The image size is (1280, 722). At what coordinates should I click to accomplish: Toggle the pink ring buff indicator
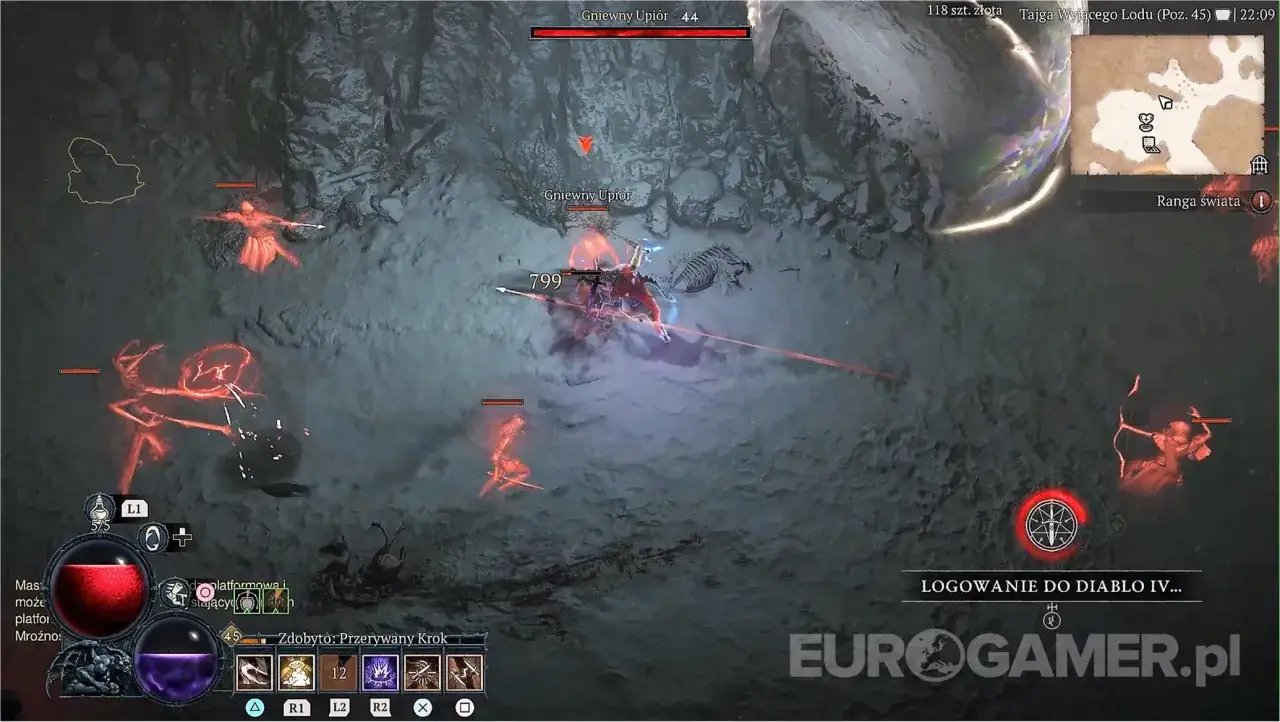tap(206, 592)
